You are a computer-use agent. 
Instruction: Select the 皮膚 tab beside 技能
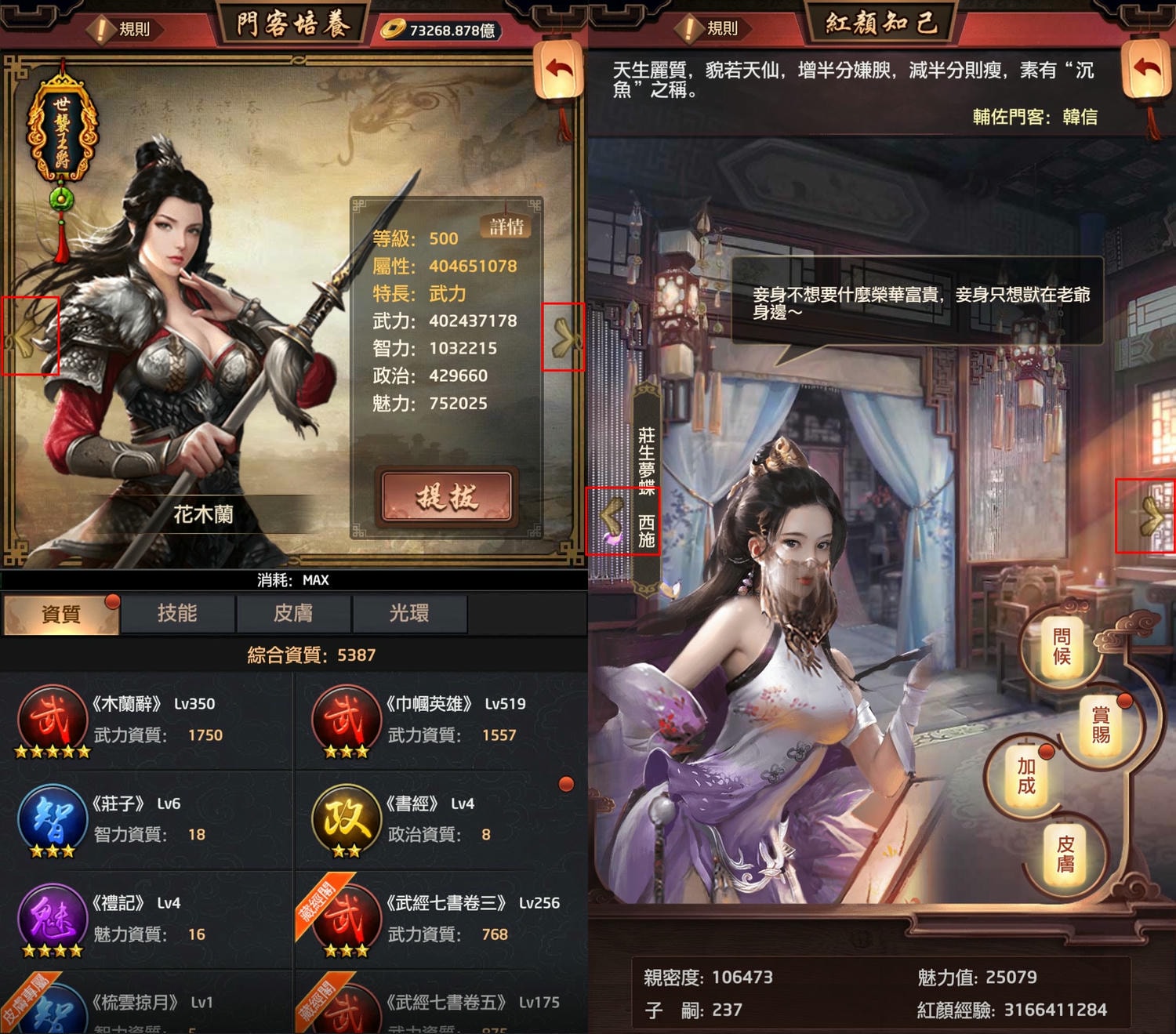(x=293, y=614)
